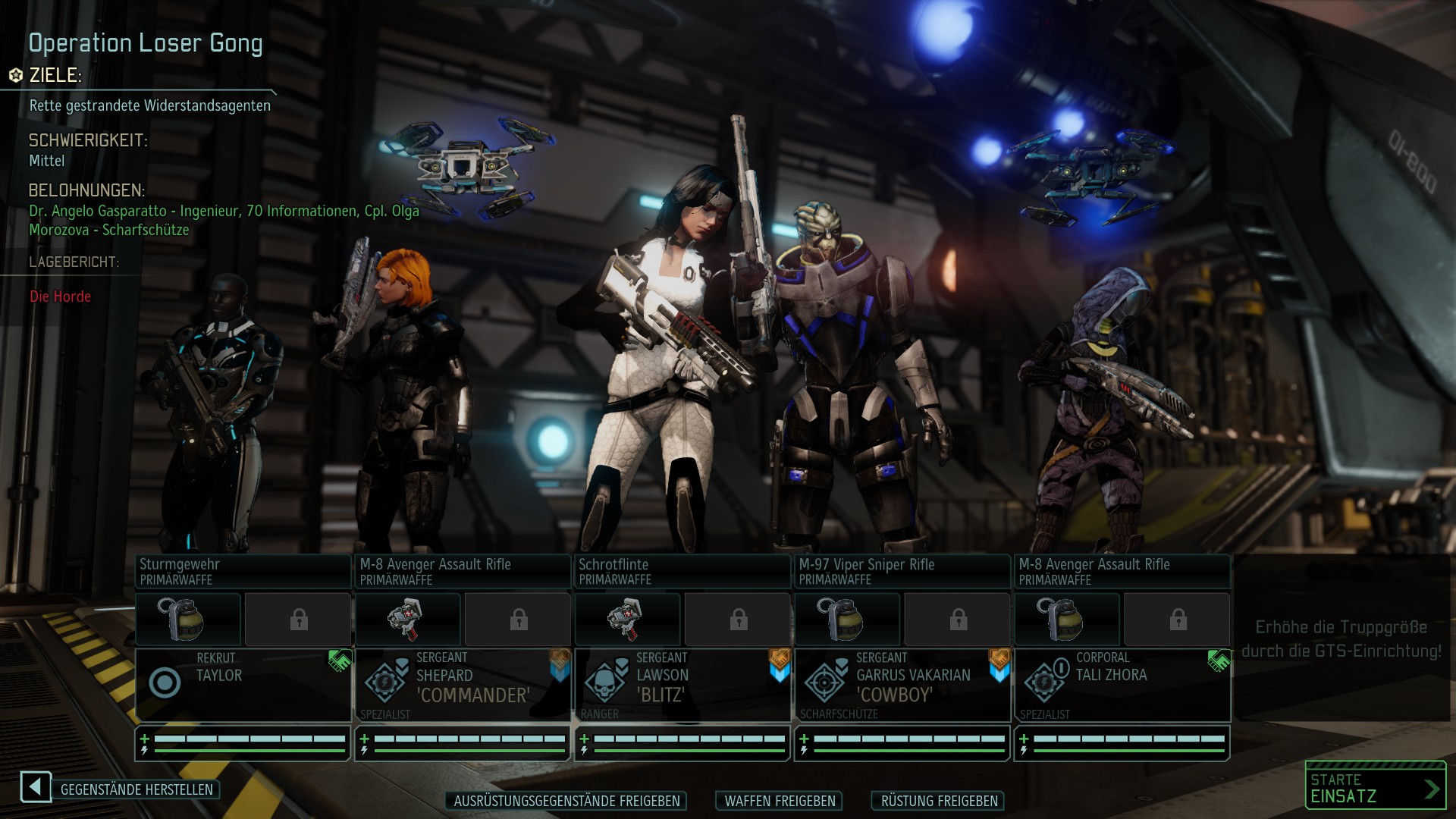Open Corporal Tali Zhora's card
1456x819 pixels.
click(x=1122, y=684)
